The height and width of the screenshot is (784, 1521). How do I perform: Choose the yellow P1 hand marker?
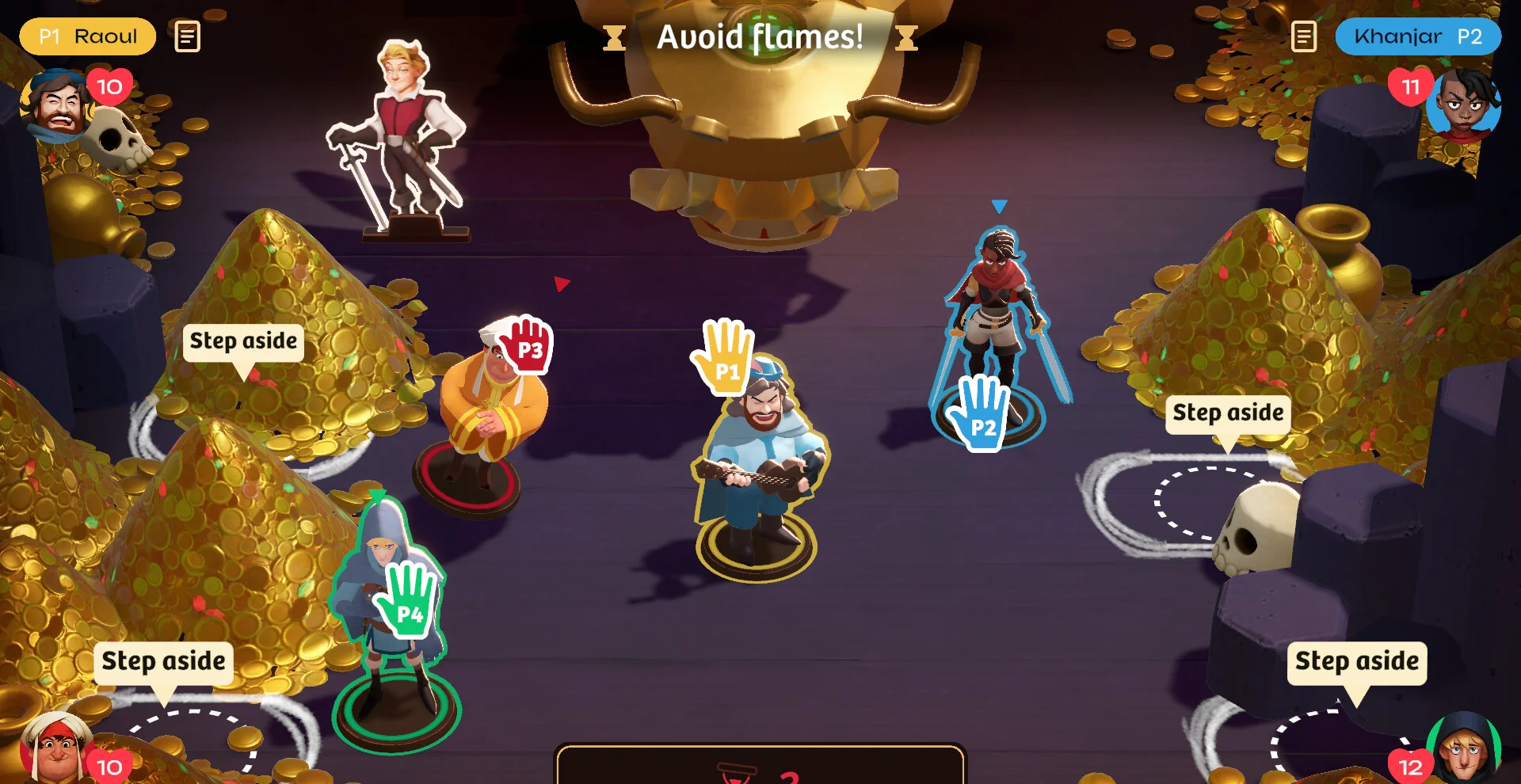point(724,356)
